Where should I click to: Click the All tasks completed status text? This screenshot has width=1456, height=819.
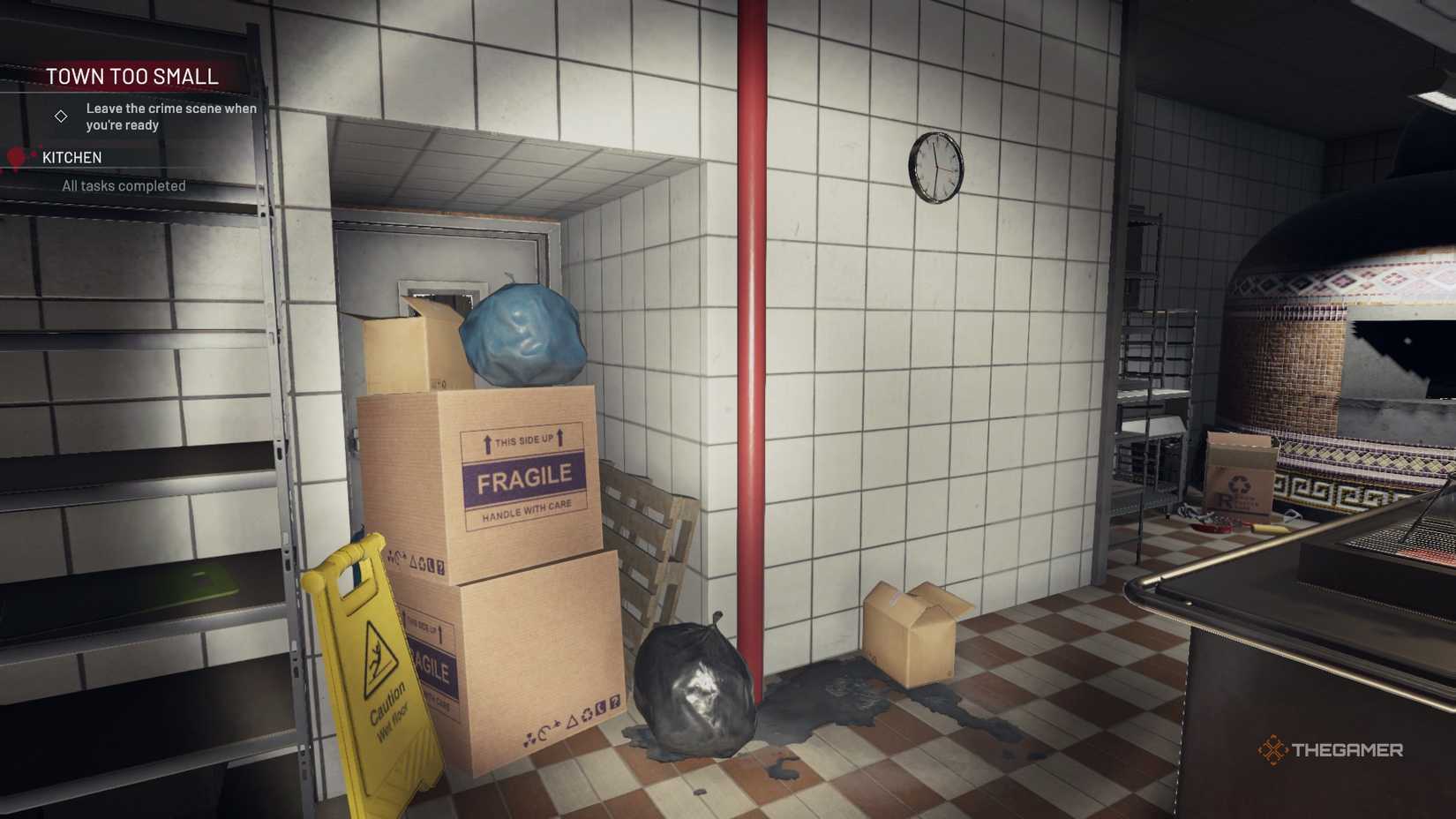coord(123,185)
